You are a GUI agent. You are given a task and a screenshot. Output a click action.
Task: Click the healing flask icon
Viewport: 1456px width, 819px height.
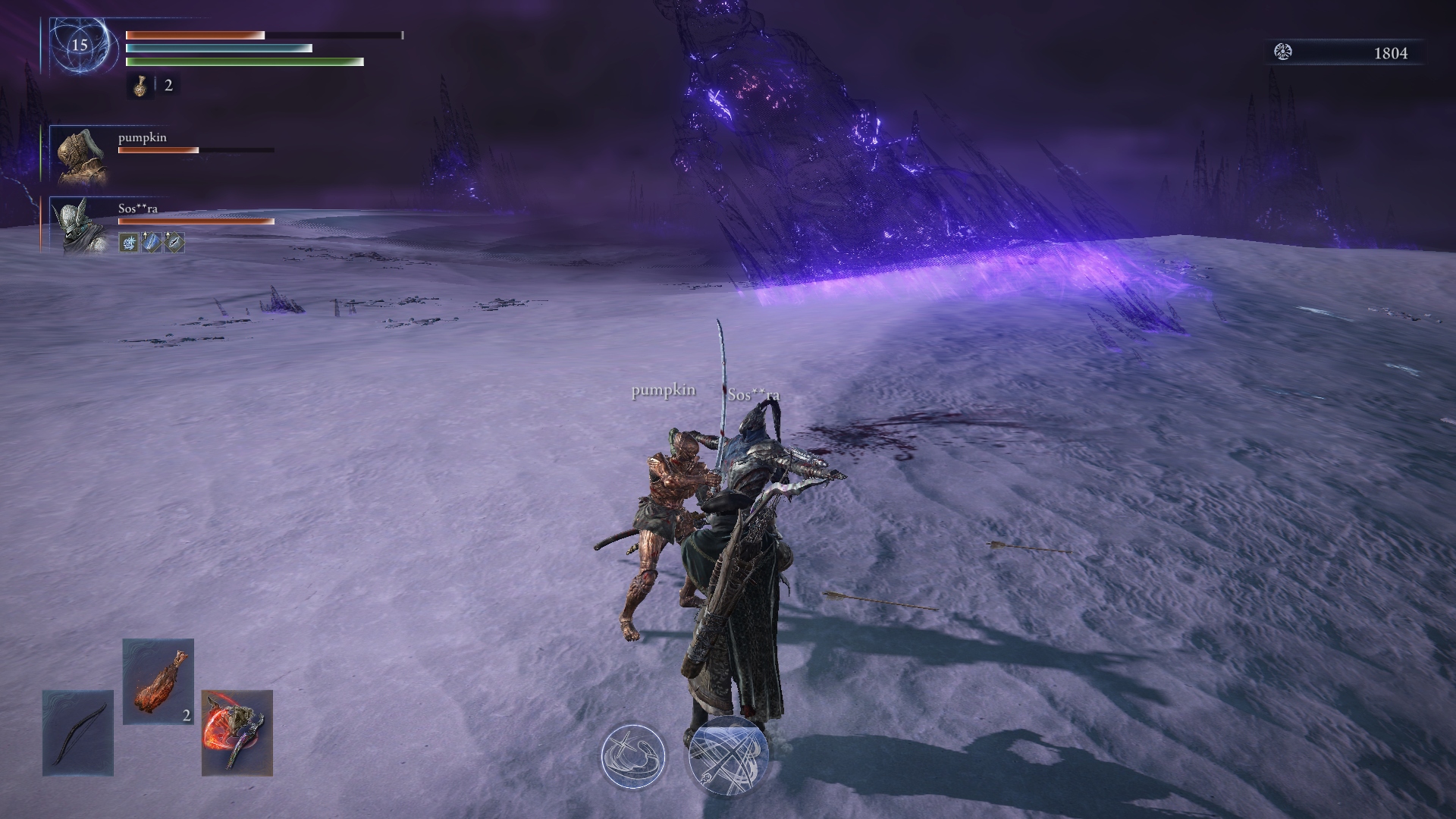[x=140, y=86]
